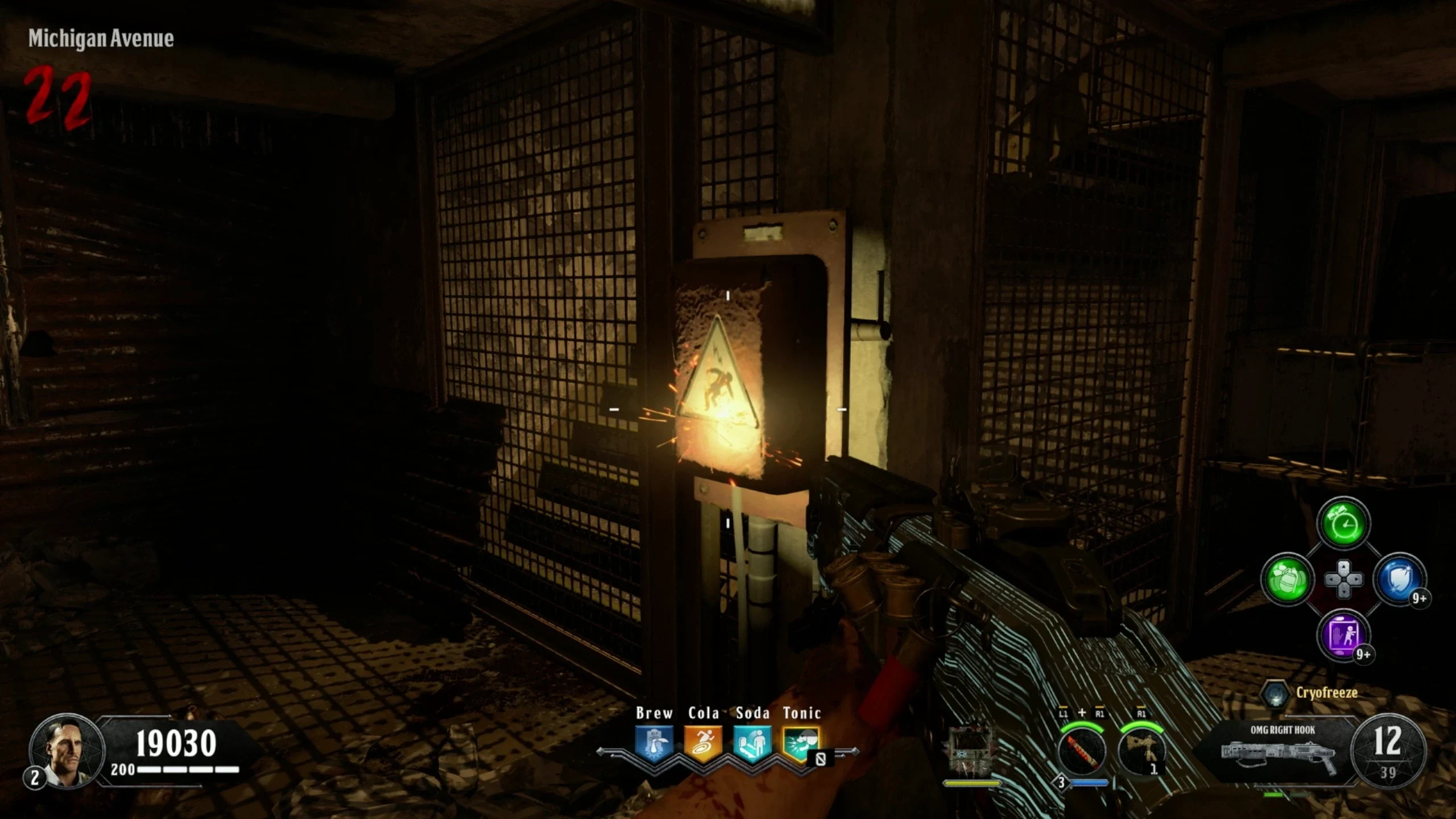Viewport: 1456px width, 819px height.
Task: Activate the purple hand-and-zombie elixir
Action: point(1343,635)
